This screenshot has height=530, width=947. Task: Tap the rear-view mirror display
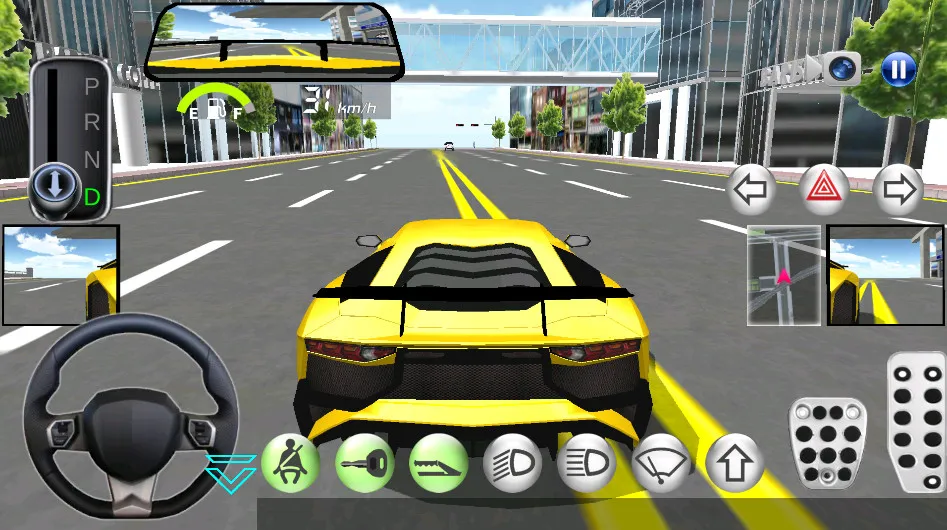pyautogui.click(x=275, y=43)
